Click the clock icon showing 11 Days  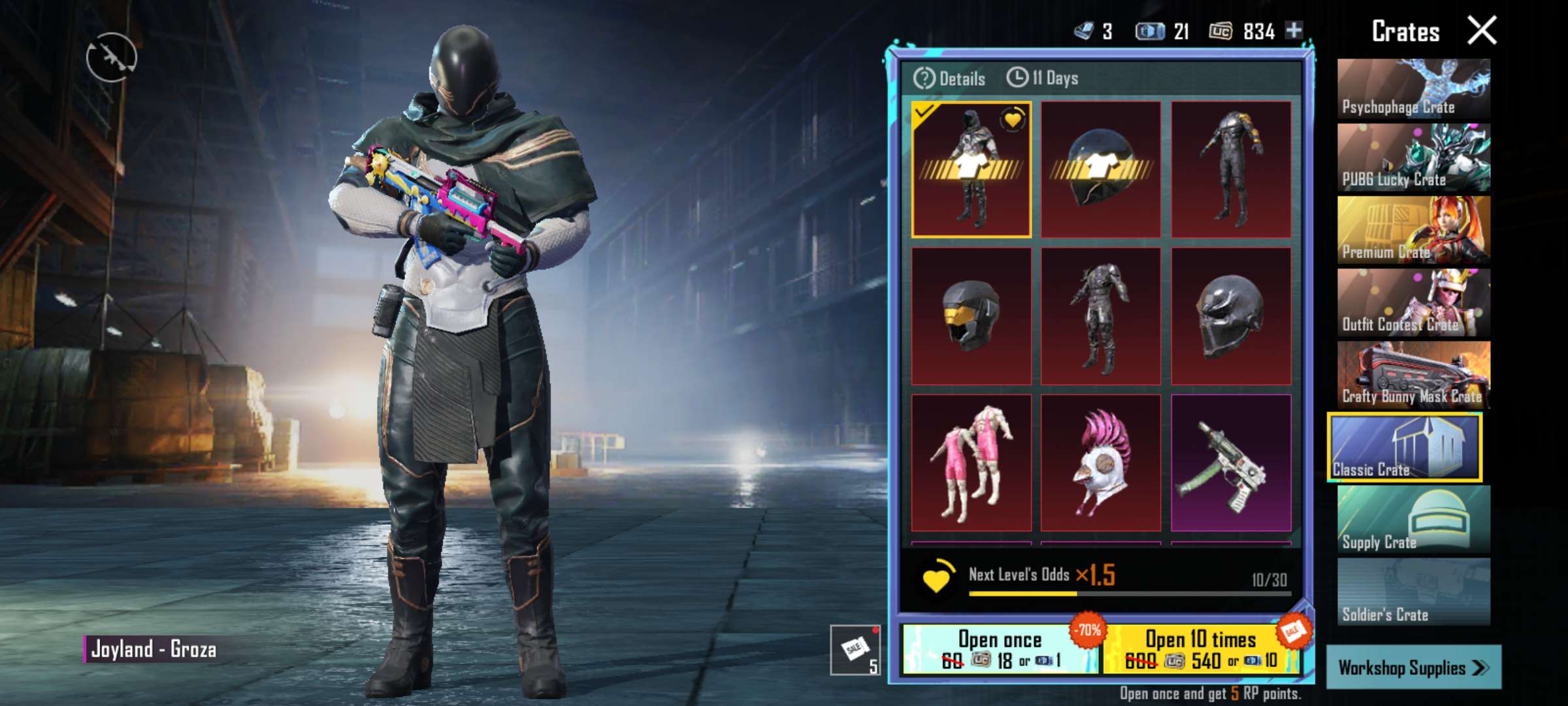[1018, 80]
